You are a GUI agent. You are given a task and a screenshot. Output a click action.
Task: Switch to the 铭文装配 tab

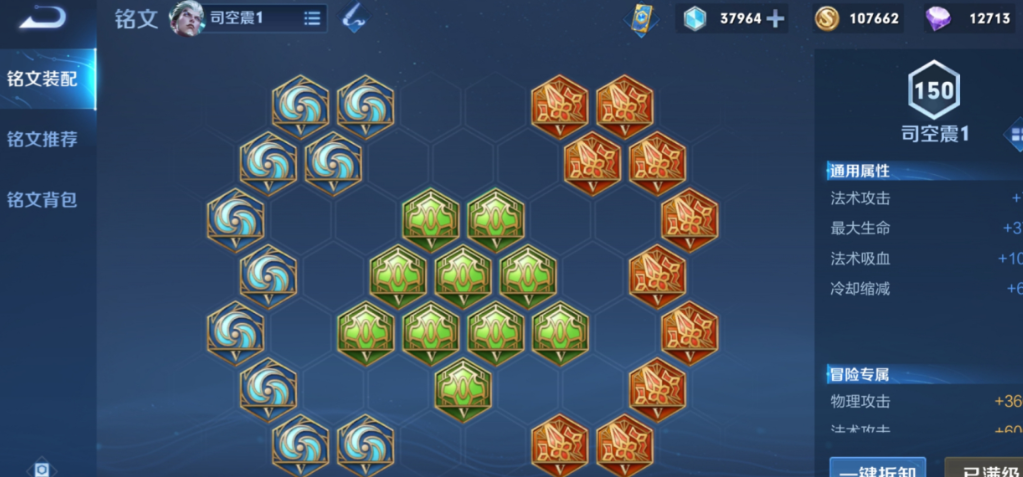coord(42,79)
